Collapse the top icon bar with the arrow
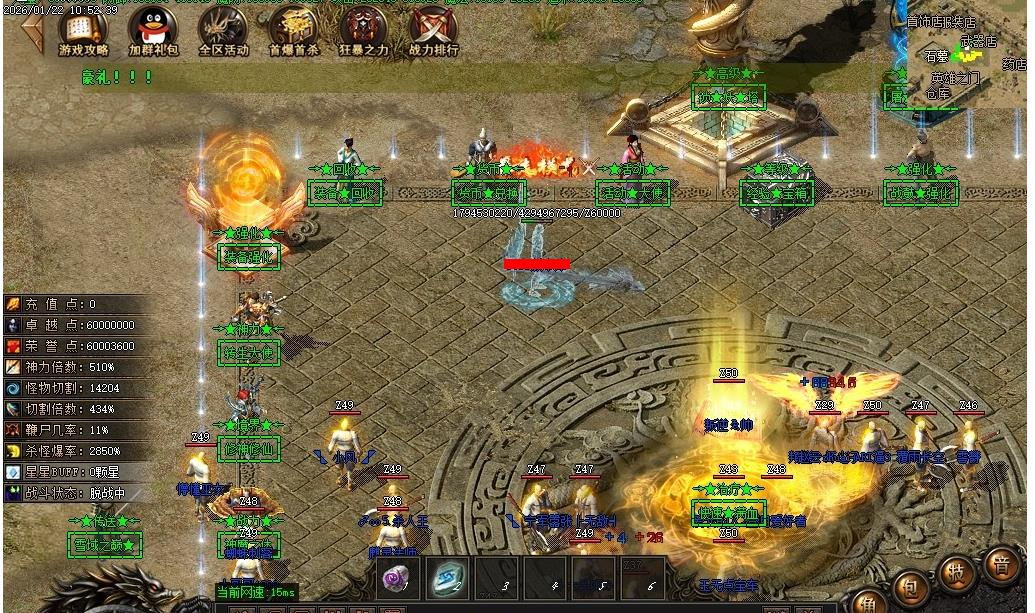 [31, 33]
